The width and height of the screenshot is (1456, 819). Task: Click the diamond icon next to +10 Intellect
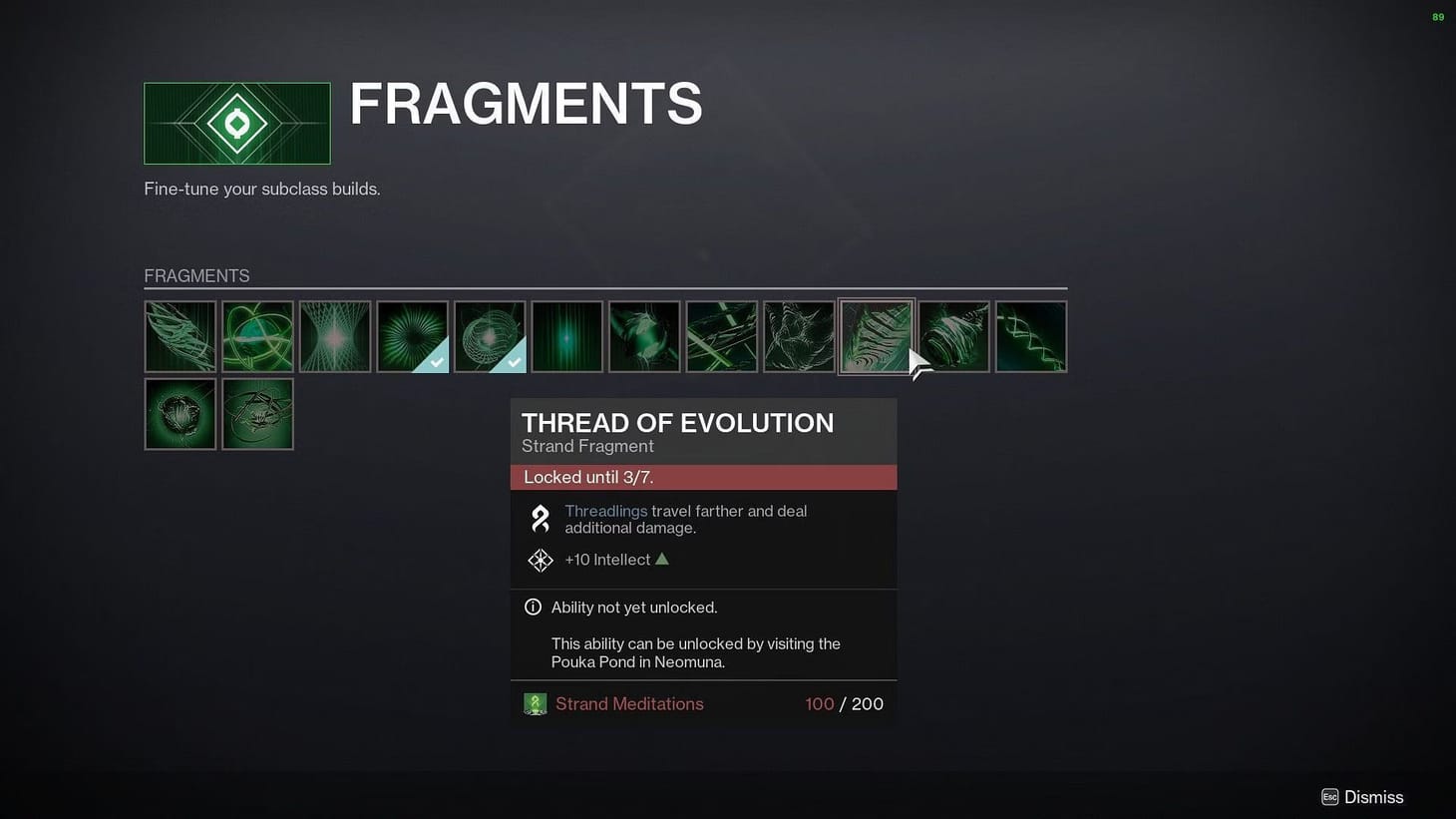click(540, 560)
